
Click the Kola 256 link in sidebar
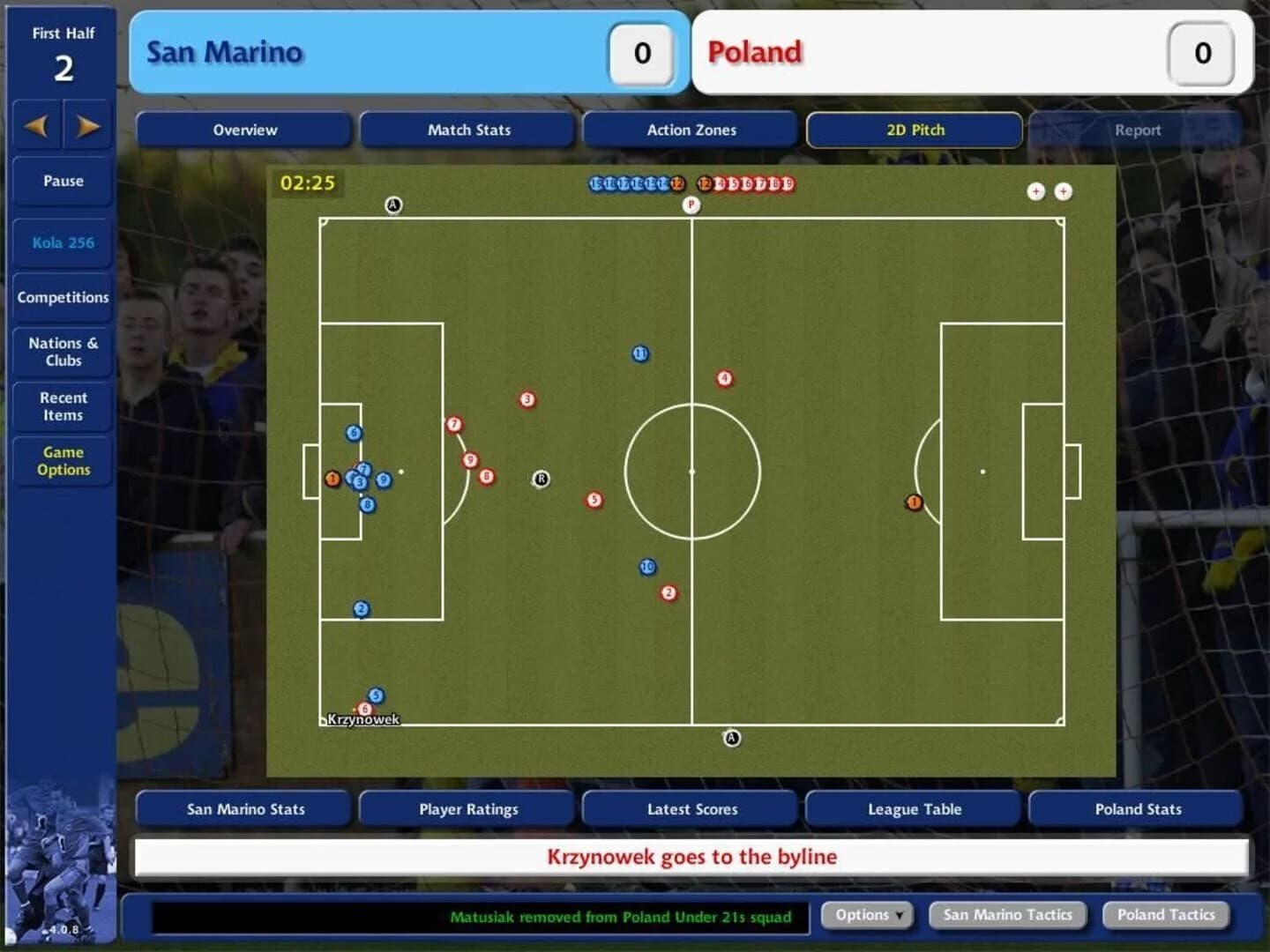click(x=62, y=242)
